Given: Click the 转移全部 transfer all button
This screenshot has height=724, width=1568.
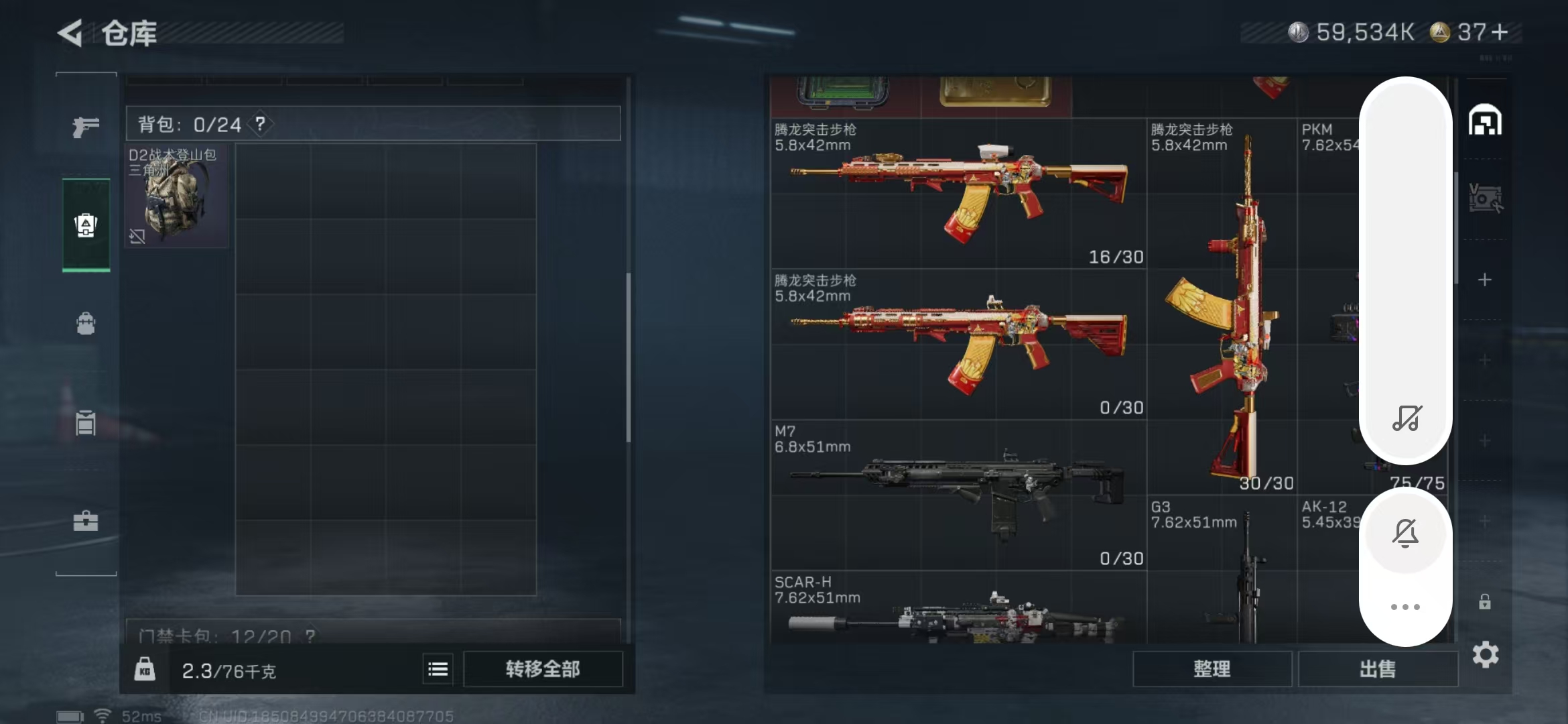Looking at the screenshot, I should pos(543,669).
